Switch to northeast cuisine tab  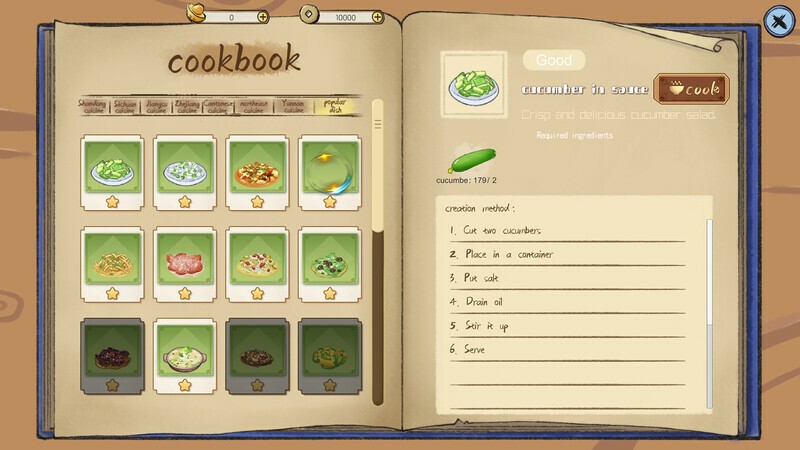coord(255,106)
